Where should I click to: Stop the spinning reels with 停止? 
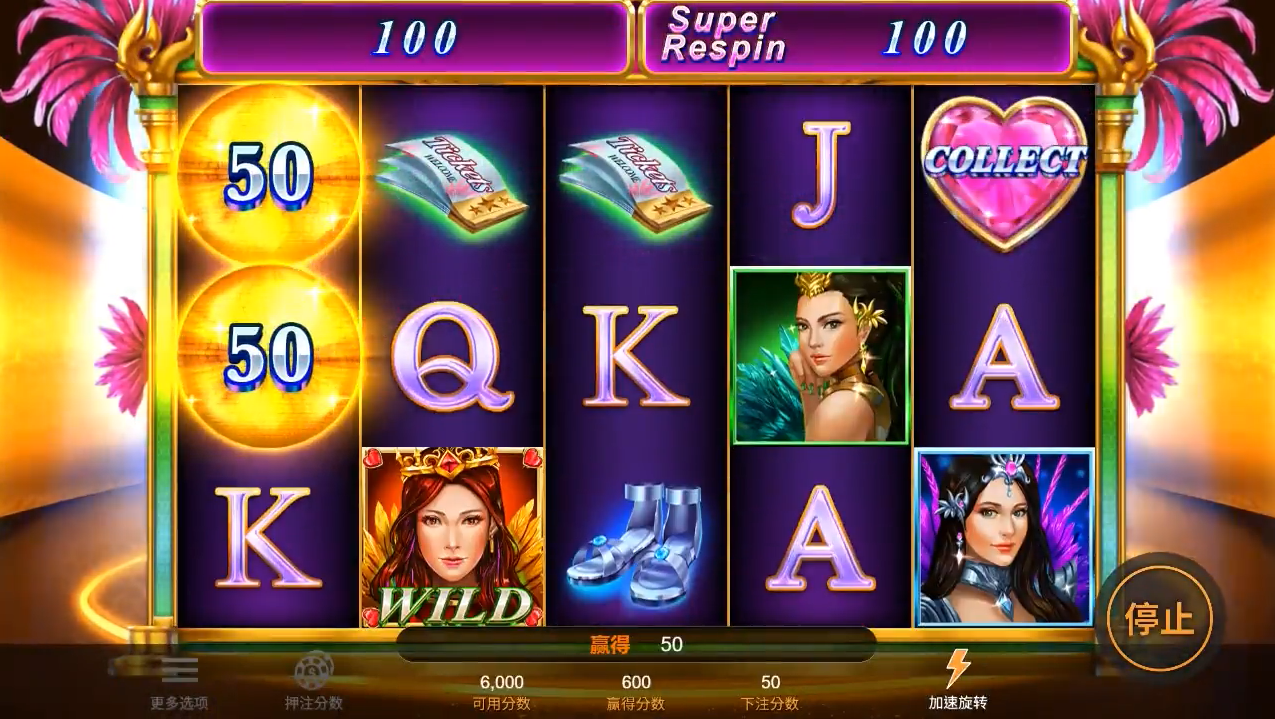click(1159, 618)
